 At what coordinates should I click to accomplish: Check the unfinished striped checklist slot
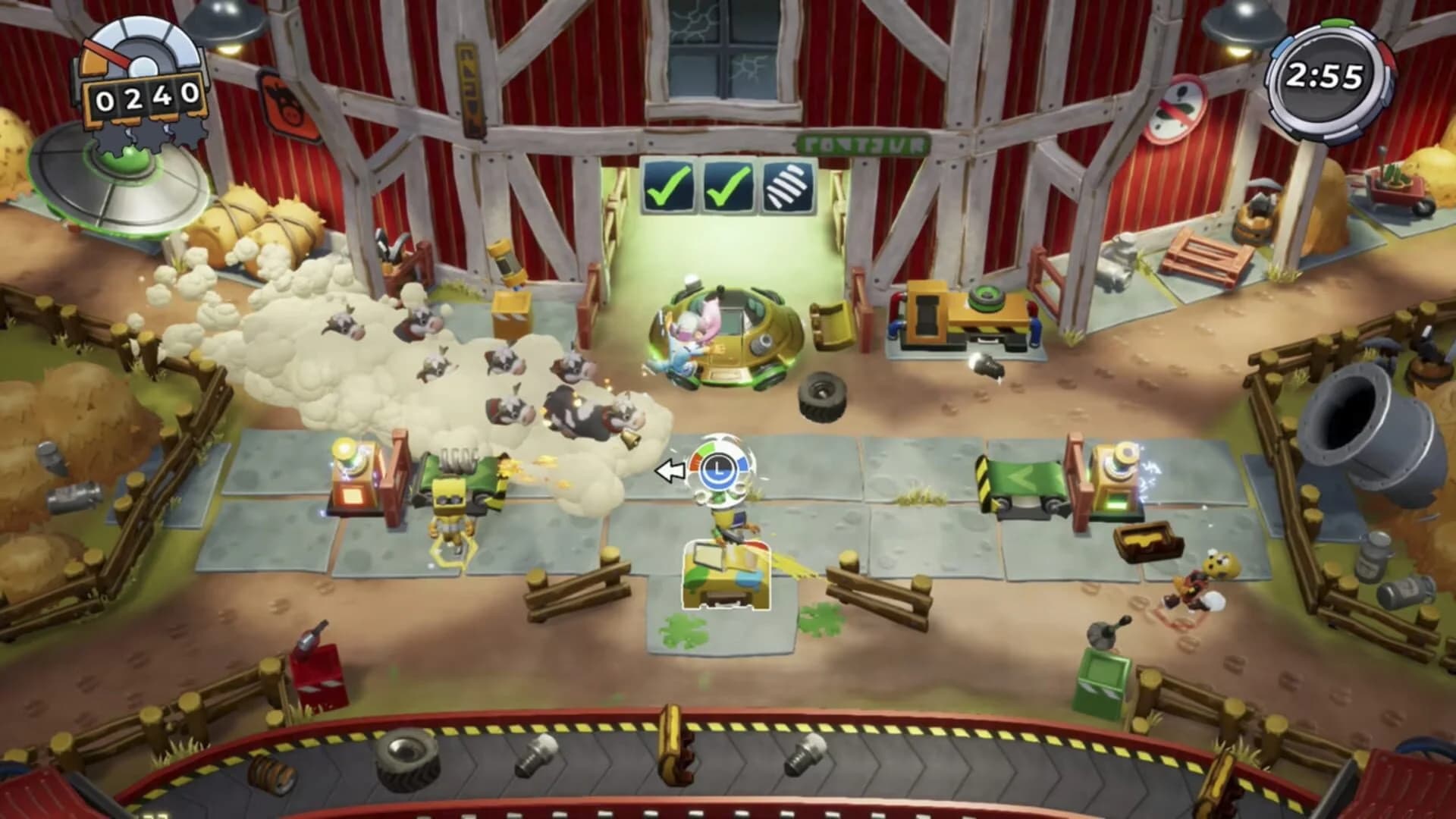coord(786,184)
